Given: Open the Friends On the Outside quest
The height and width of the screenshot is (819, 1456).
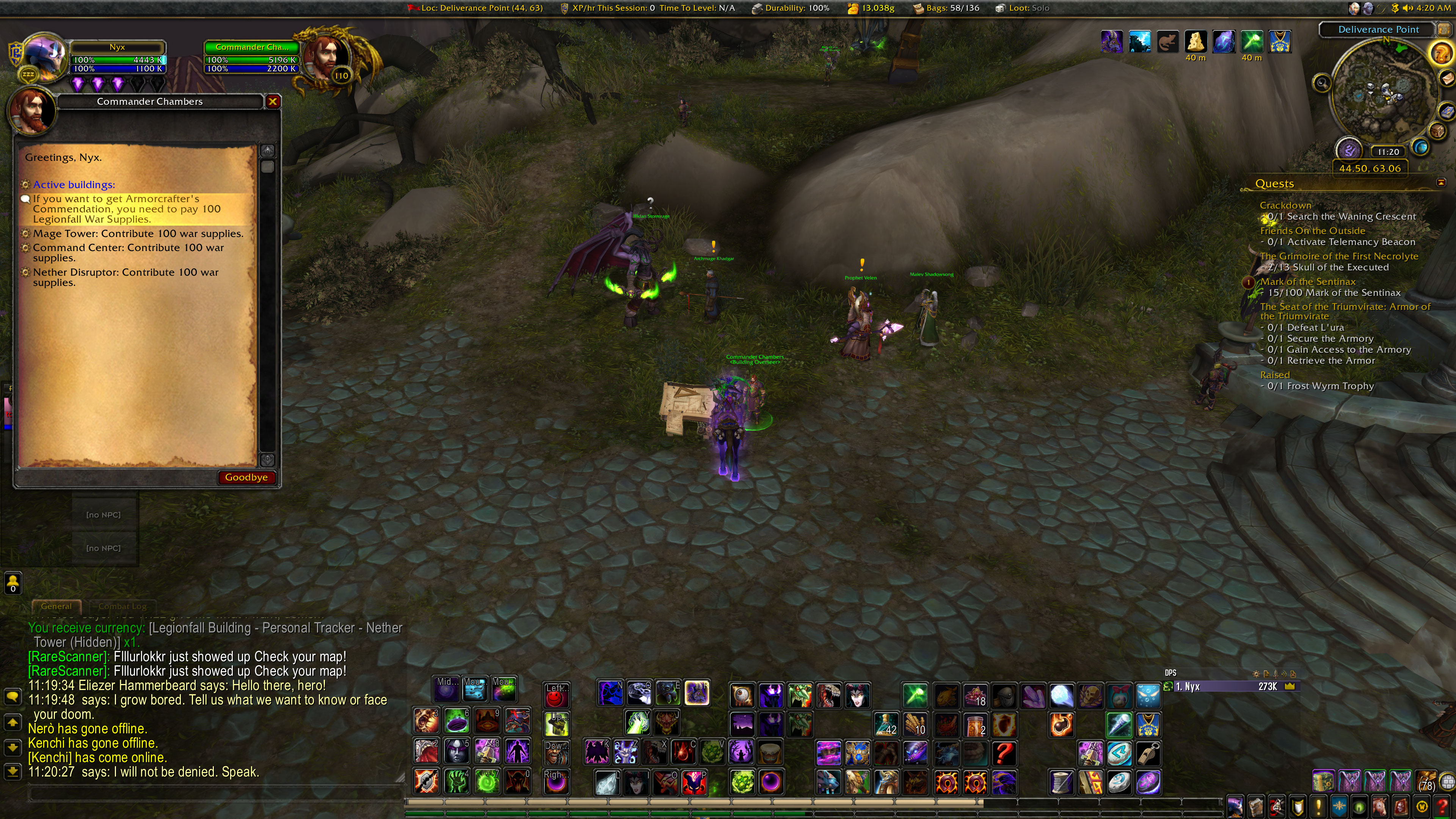Looking at the screenshot, I should (x=1312, y=231).
